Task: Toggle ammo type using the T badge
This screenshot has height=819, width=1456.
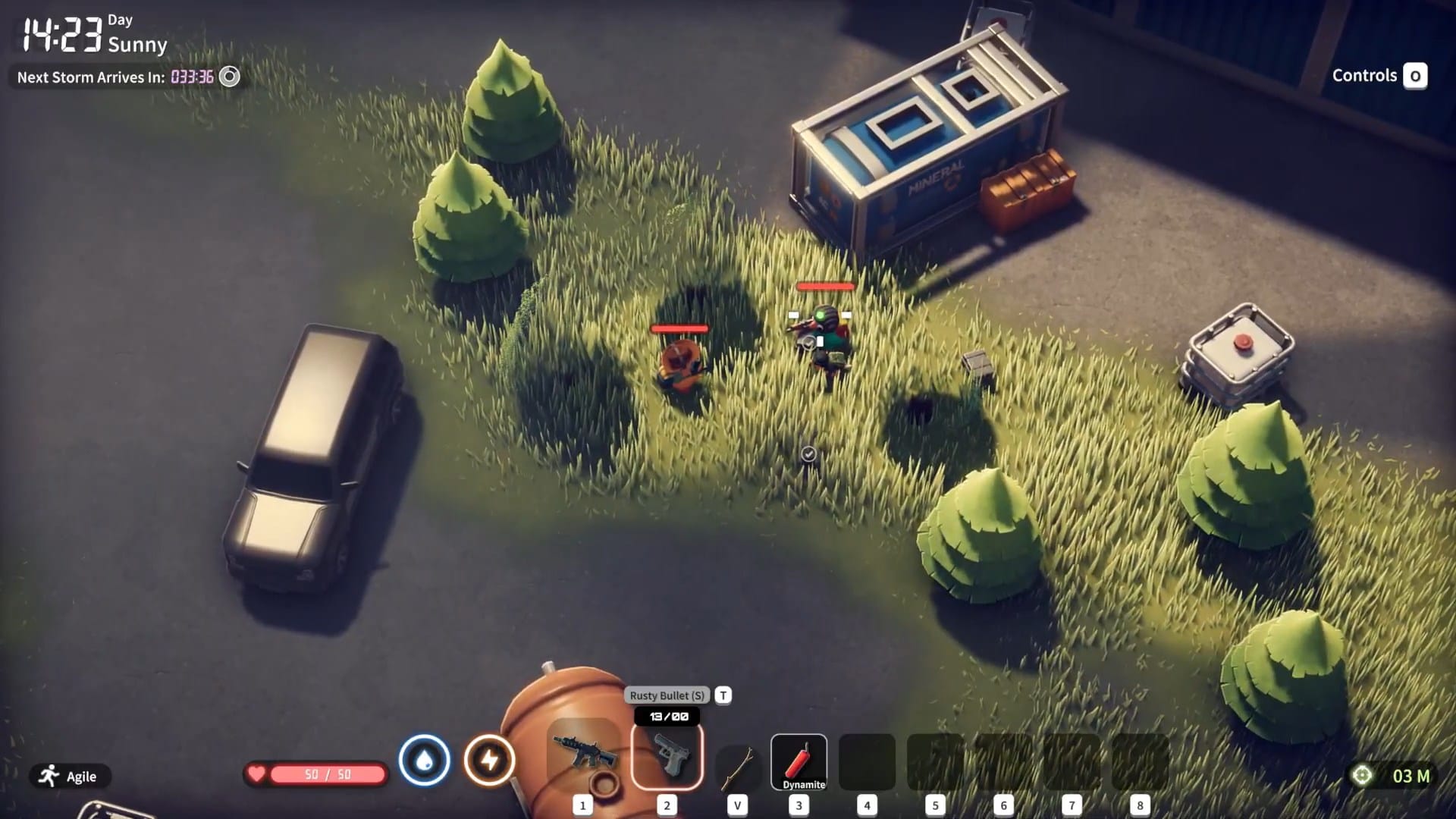Action: coord(721,695)
